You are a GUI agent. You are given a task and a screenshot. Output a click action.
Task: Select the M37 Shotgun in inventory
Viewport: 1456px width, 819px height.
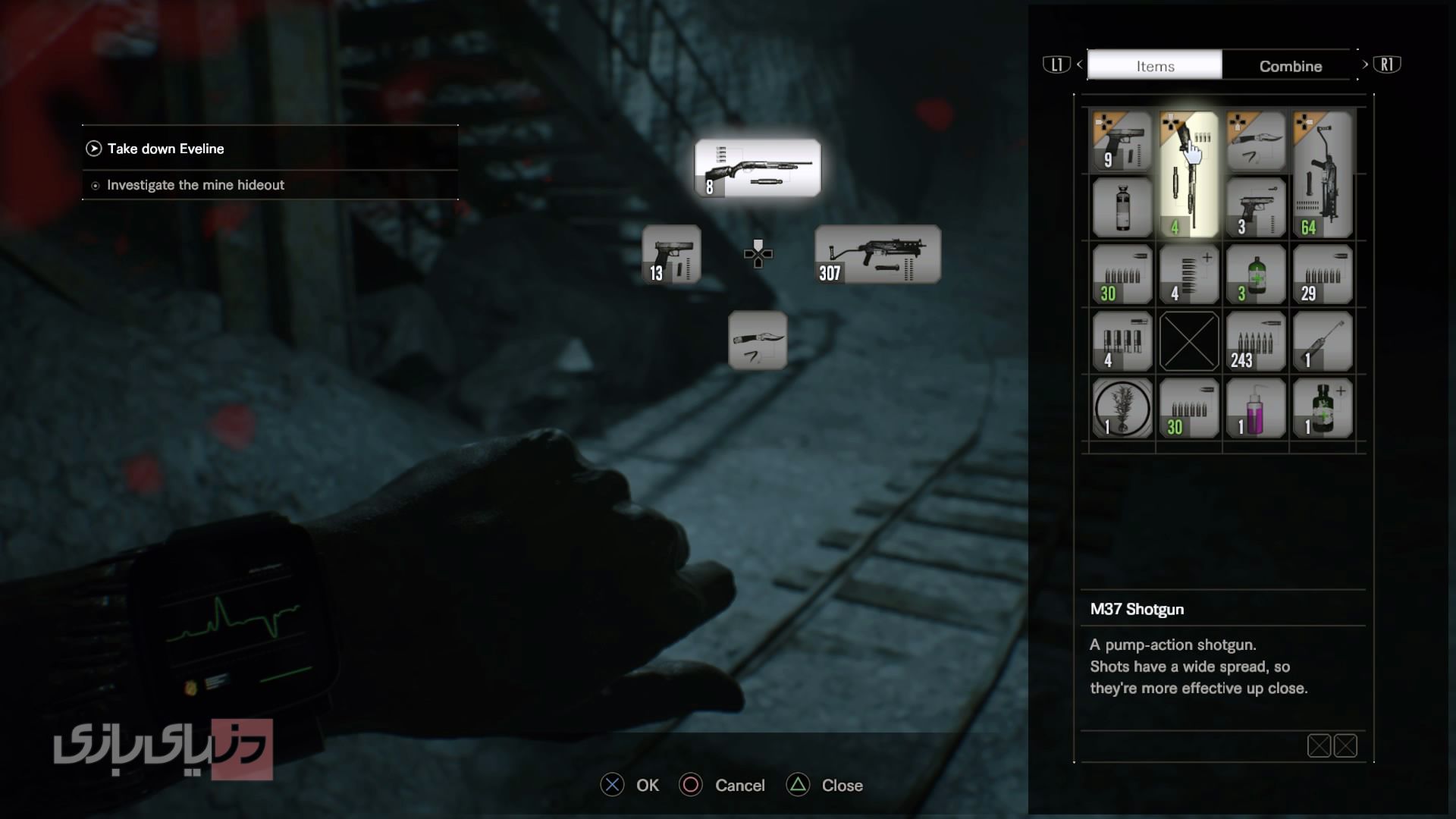click(x=1188, y=174)
